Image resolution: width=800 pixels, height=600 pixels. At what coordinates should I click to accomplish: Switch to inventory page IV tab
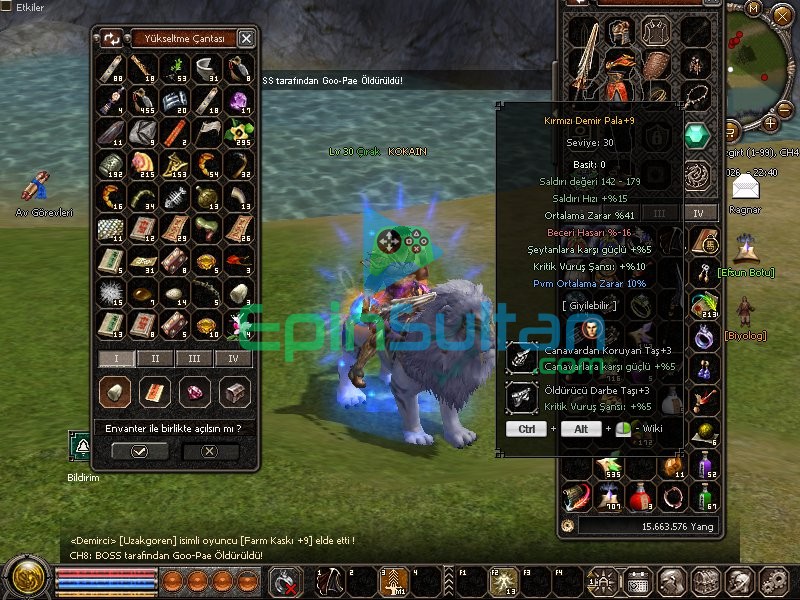click(x=700, y=213)
